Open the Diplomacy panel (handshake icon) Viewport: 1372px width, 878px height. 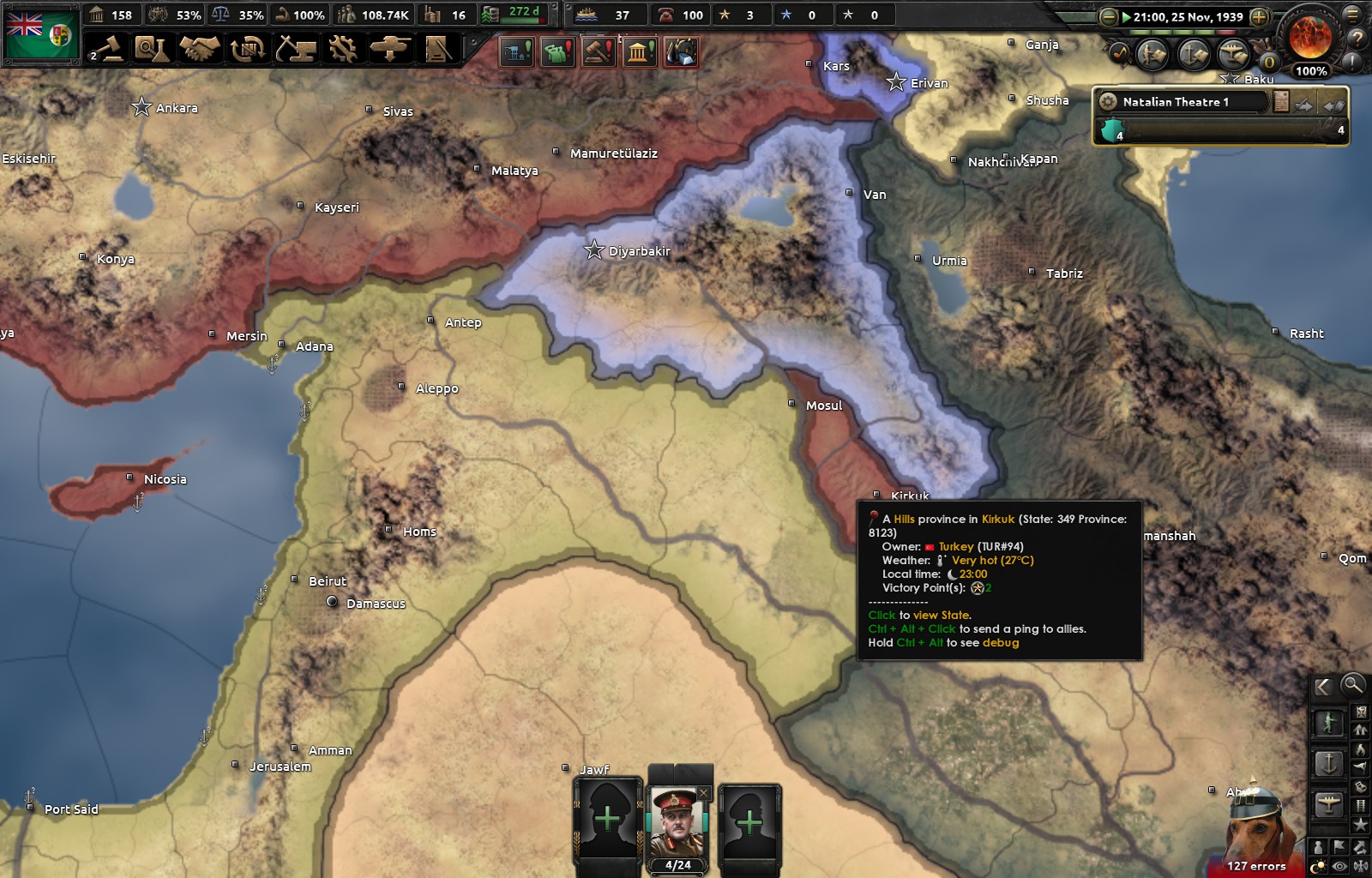[x=201, y=50]
